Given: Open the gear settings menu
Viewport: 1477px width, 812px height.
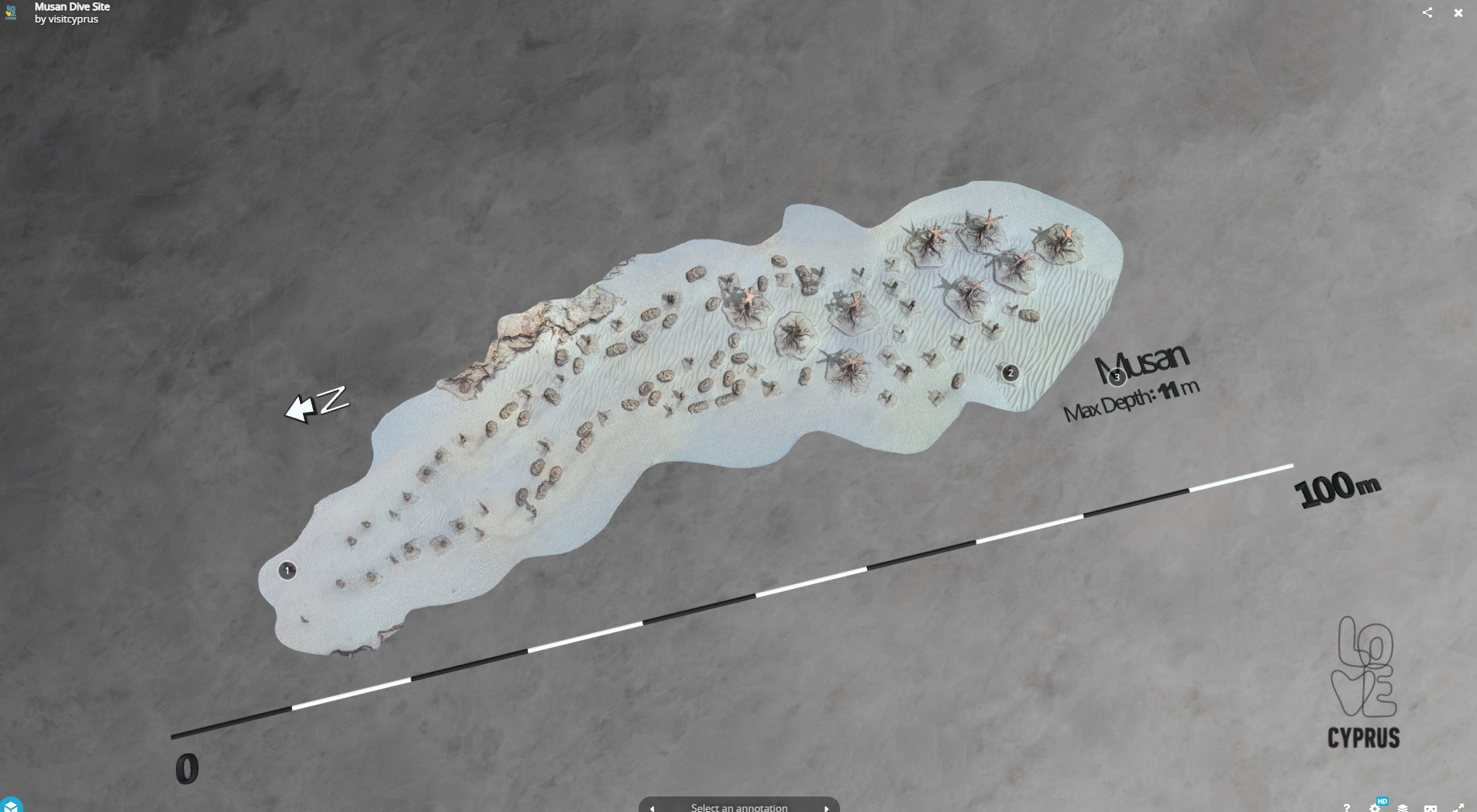Looking at the screenshot, I should (x=1375, y=807).
